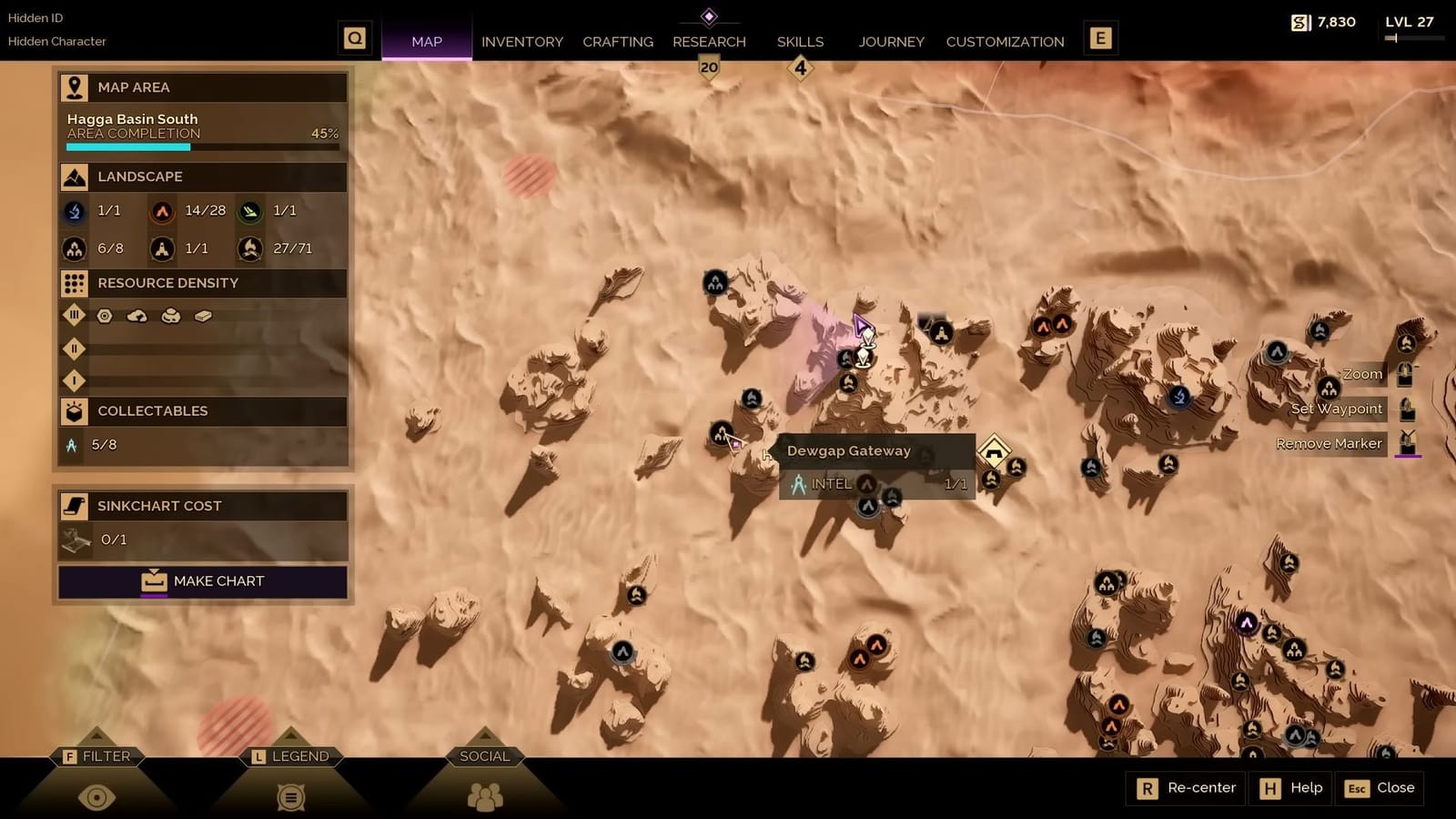Image resolution: width=1456 pixels, height=819 pixels.
Task: Click the village landmark icon showing 6/8
Action: point(73,248)
